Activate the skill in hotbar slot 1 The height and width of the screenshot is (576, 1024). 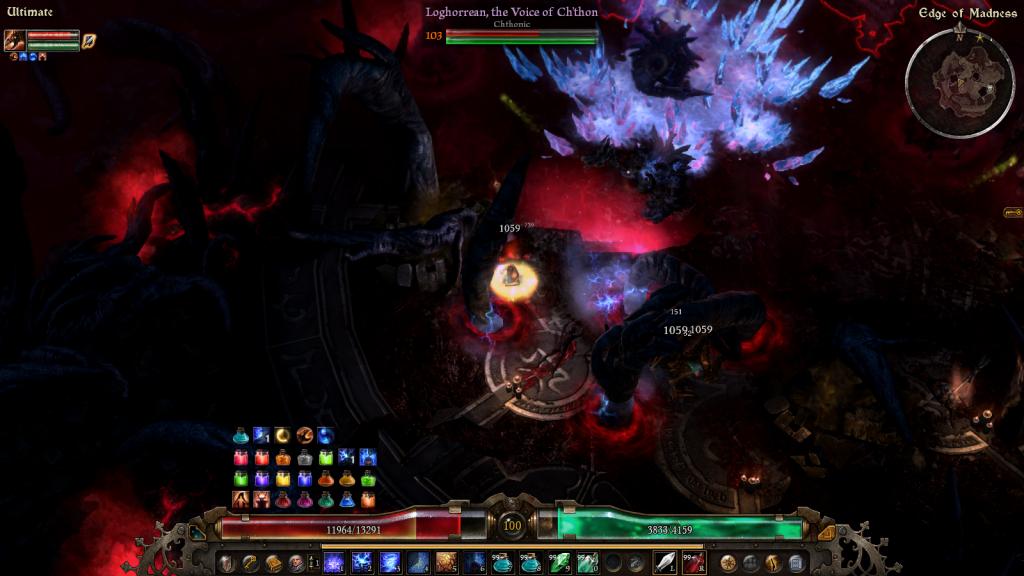coord(334,563)
